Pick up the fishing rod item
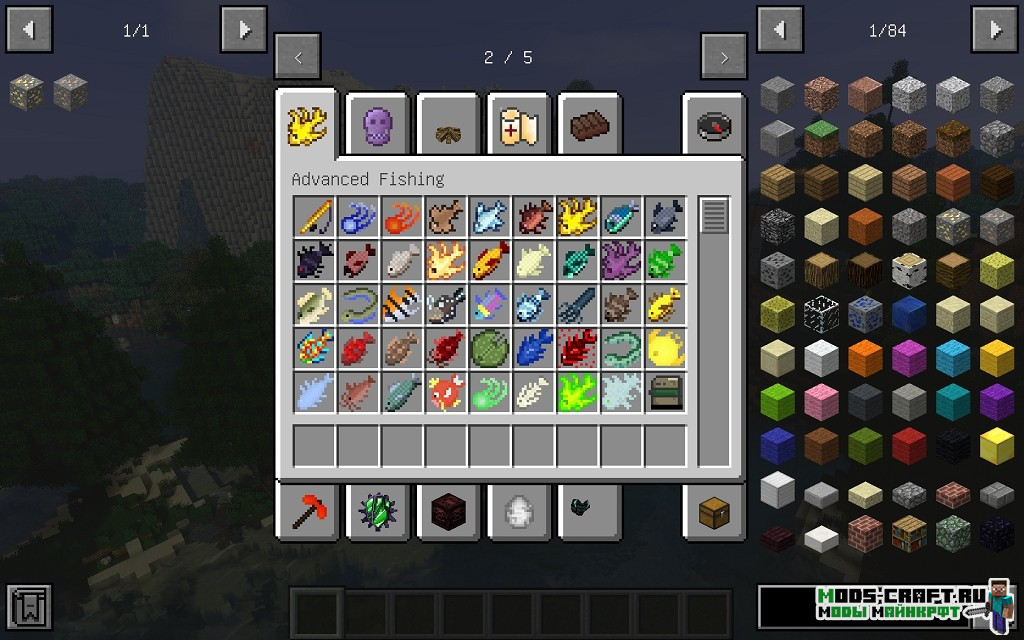1024x640 pixels. tap(313, 216)
